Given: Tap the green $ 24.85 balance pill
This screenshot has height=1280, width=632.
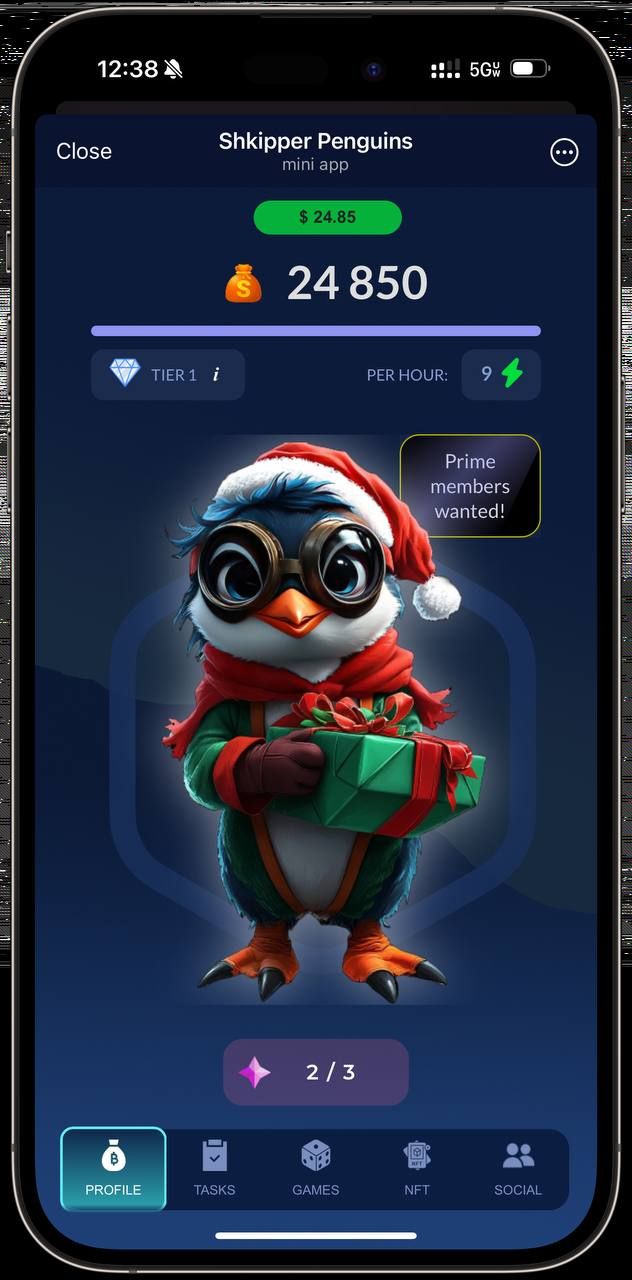Looking at the screenshot, I should [x=328, y=217].
